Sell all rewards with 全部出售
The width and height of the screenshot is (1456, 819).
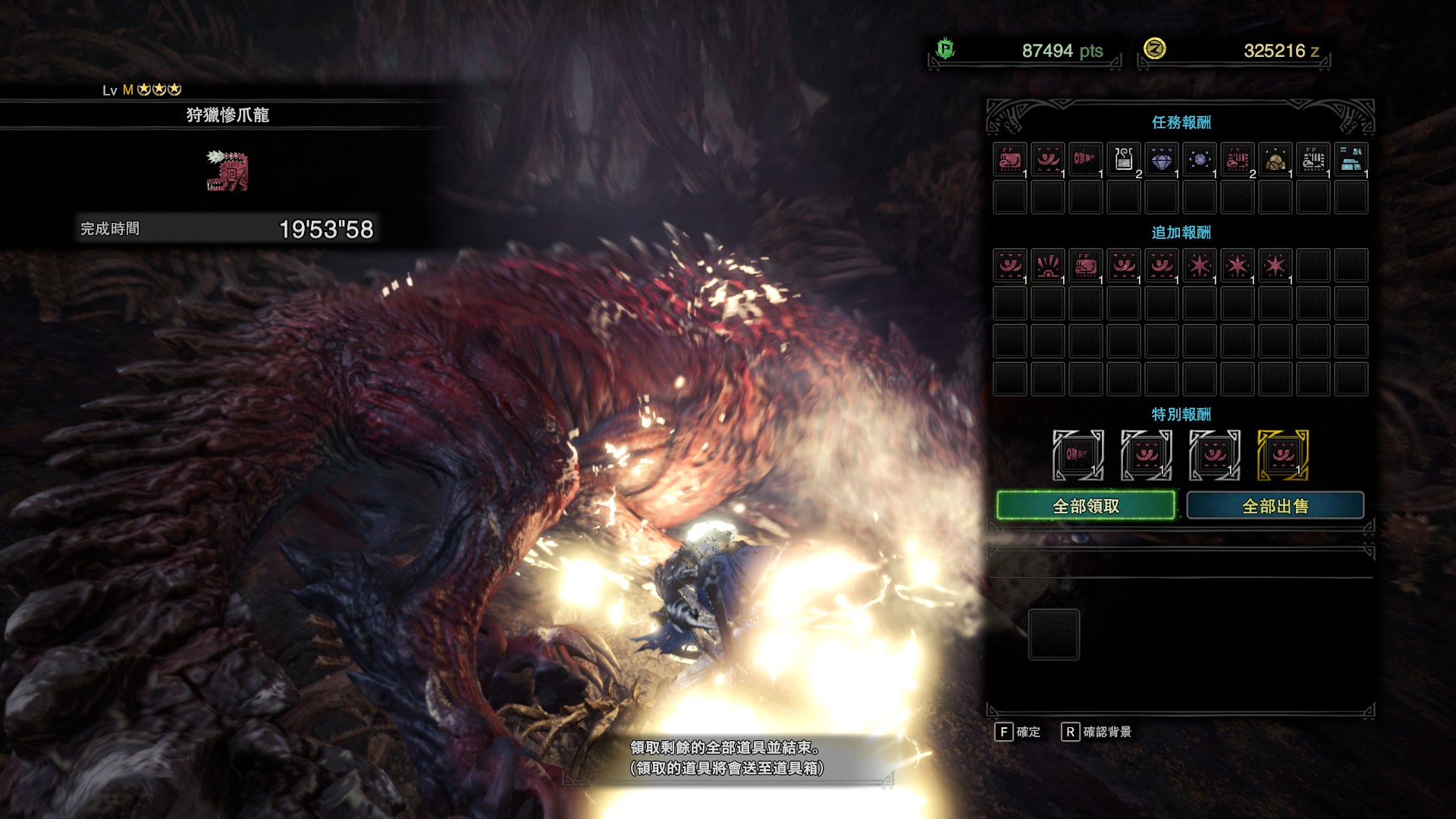click(x=1275, y=506)
